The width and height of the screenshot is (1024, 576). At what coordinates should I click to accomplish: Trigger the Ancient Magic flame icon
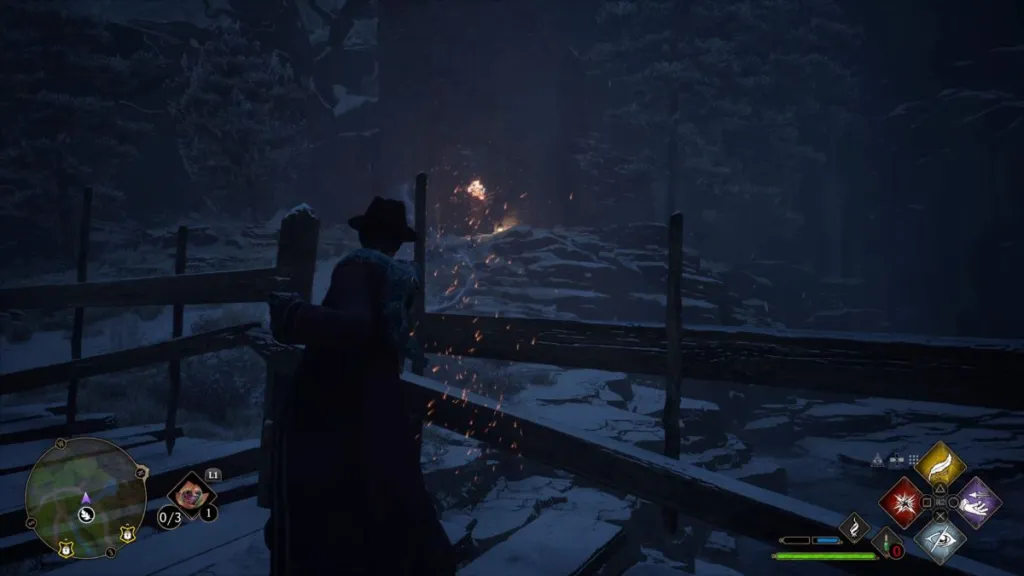click(x=853, y=526)
